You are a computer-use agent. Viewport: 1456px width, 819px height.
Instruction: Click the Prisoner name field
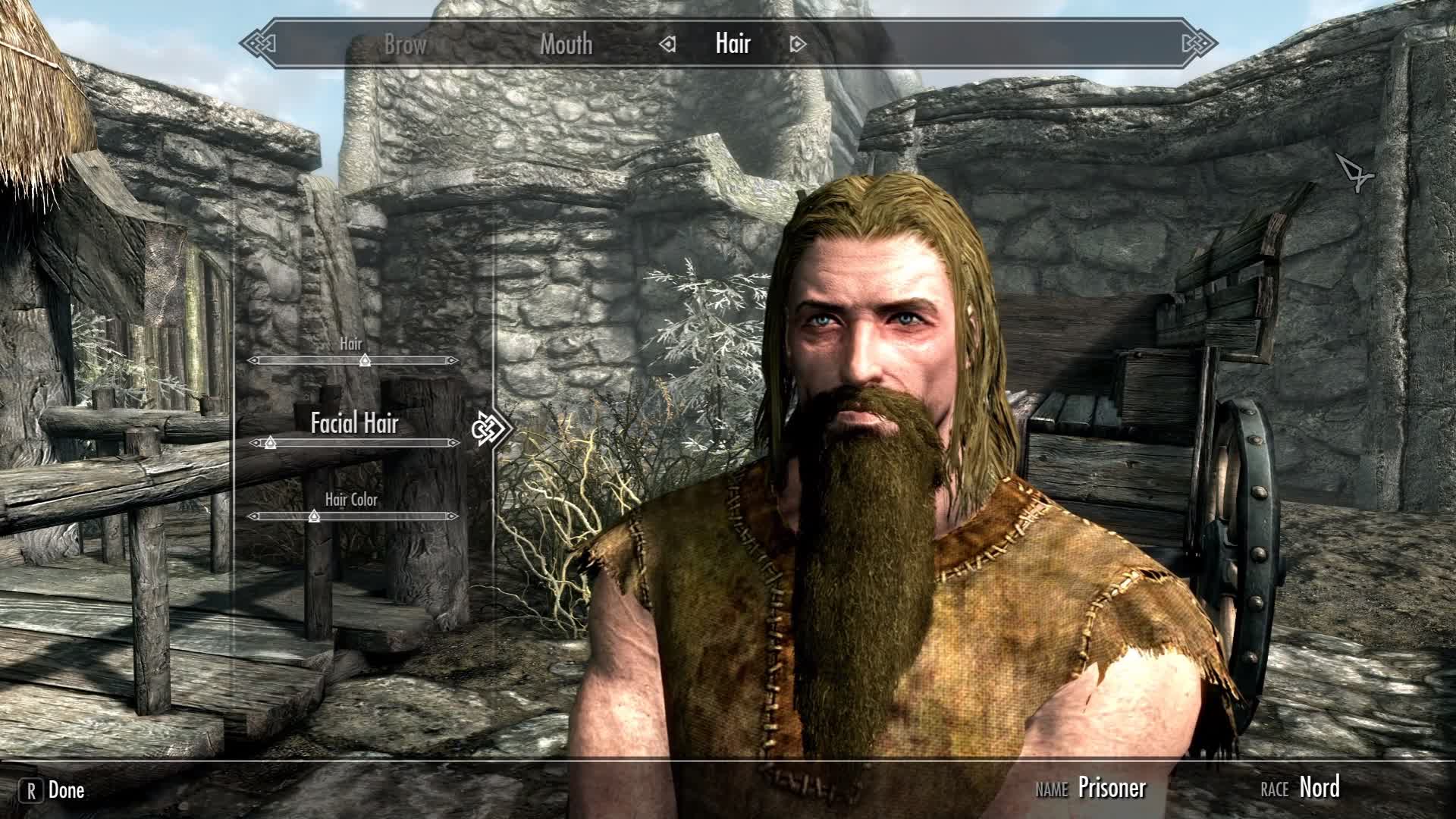(x=1112, y=788)
